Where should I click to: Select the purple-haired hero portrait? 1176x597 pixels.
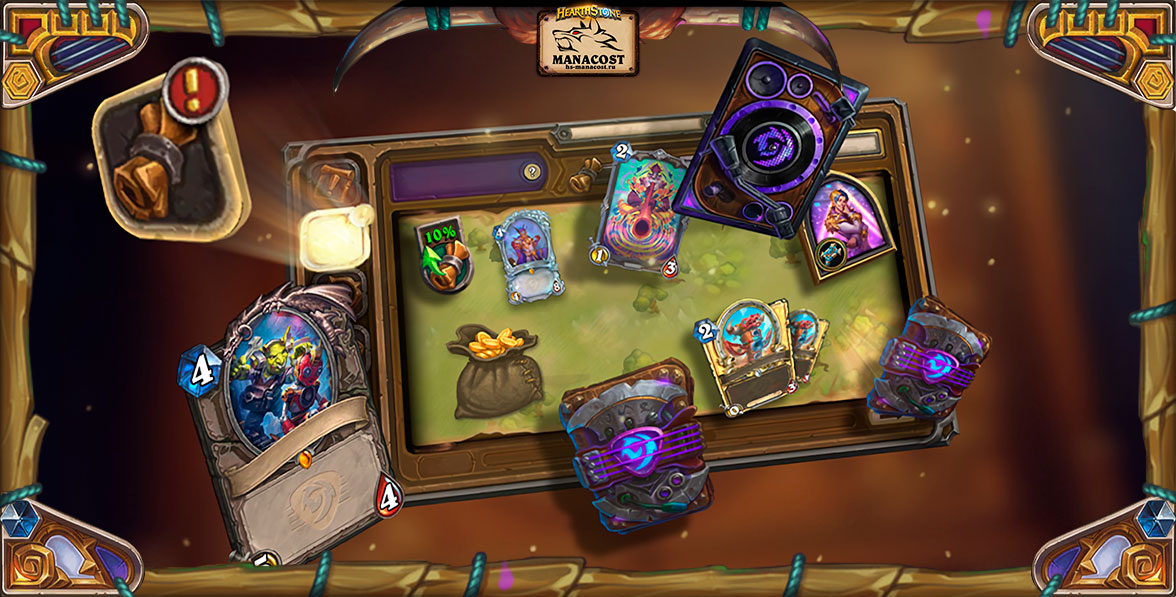point(847,227)
